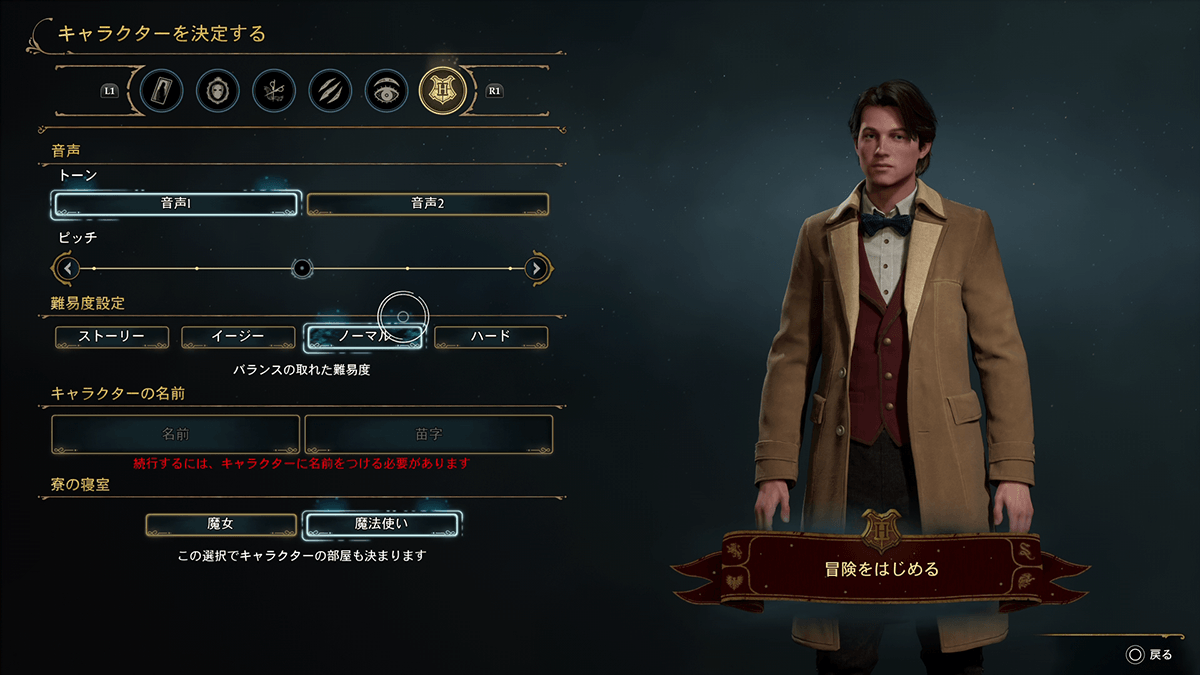Click the 苗字 surname field
The height and width of the screenshot is (675, 1200).
429,435
